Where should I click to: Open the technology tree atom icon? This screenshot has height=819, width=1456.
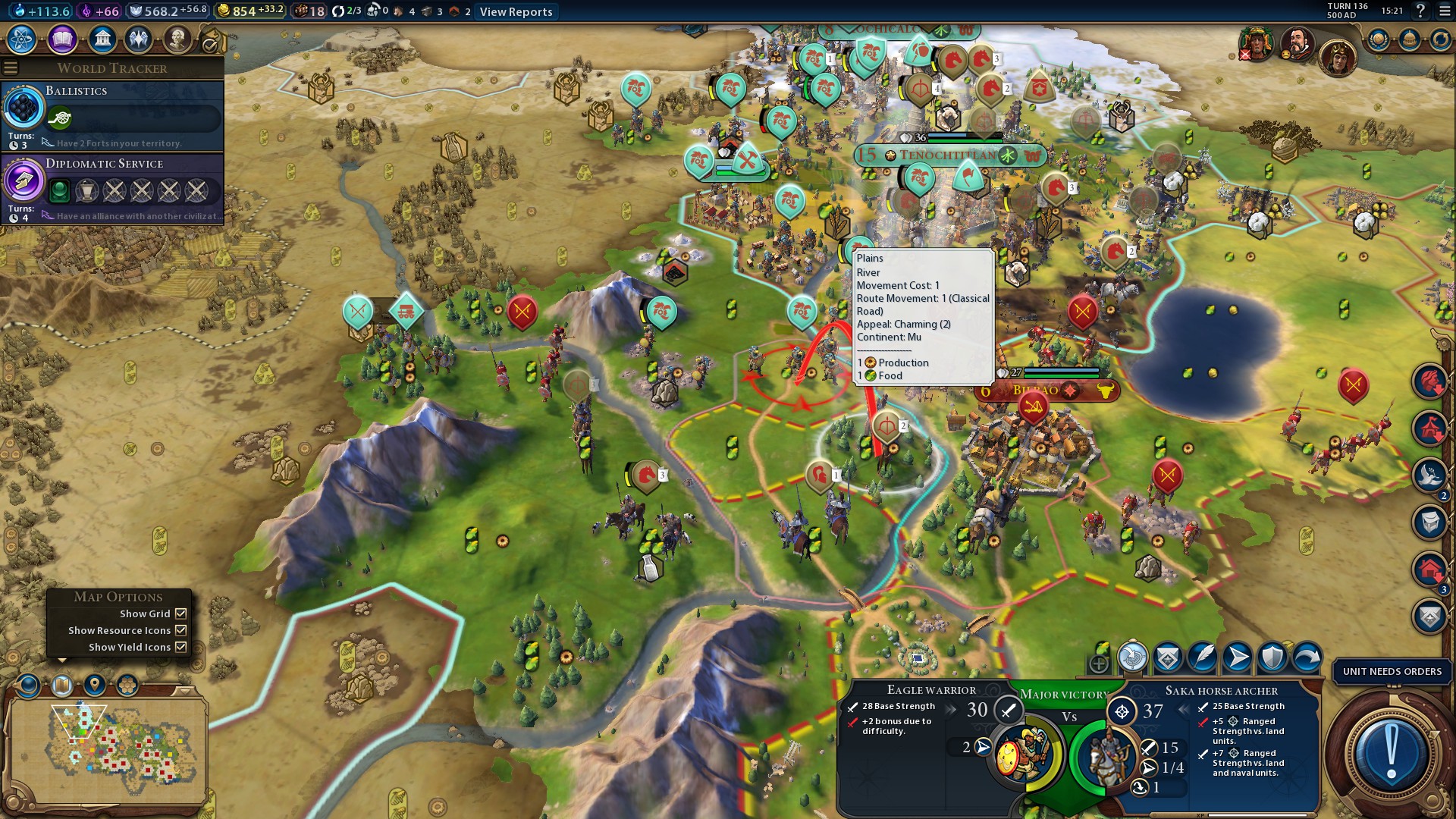tap(22, 39)
